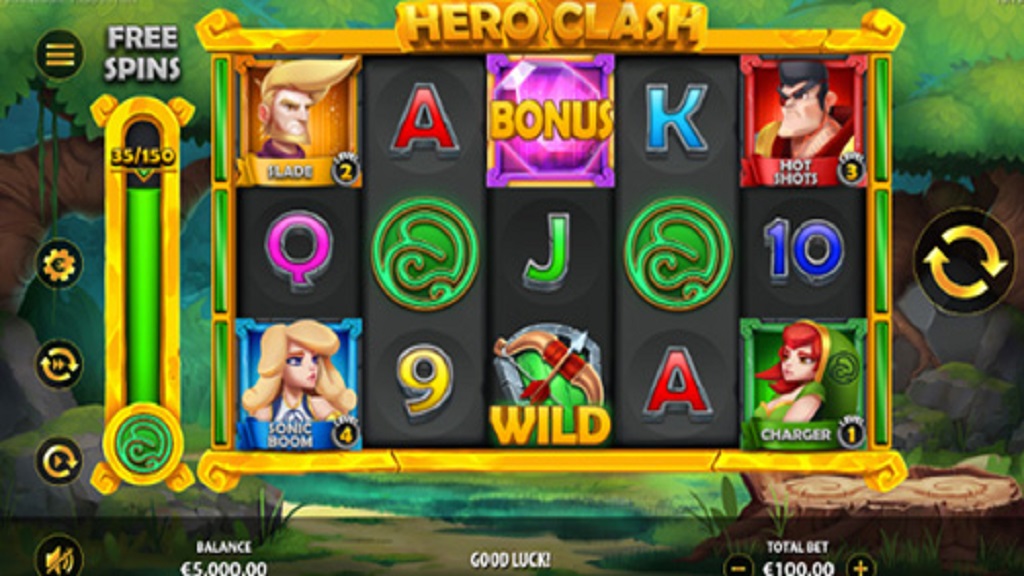Open the gear settings icon
Screen dimensions: 1024x576
[60, 266]
